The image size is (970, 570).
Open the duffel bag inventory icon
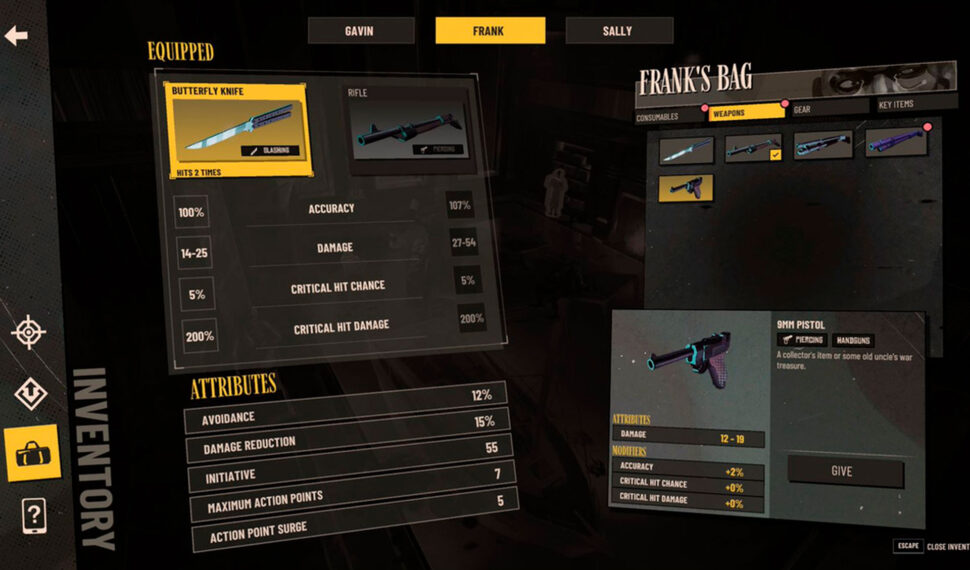[x=32, y=453]
